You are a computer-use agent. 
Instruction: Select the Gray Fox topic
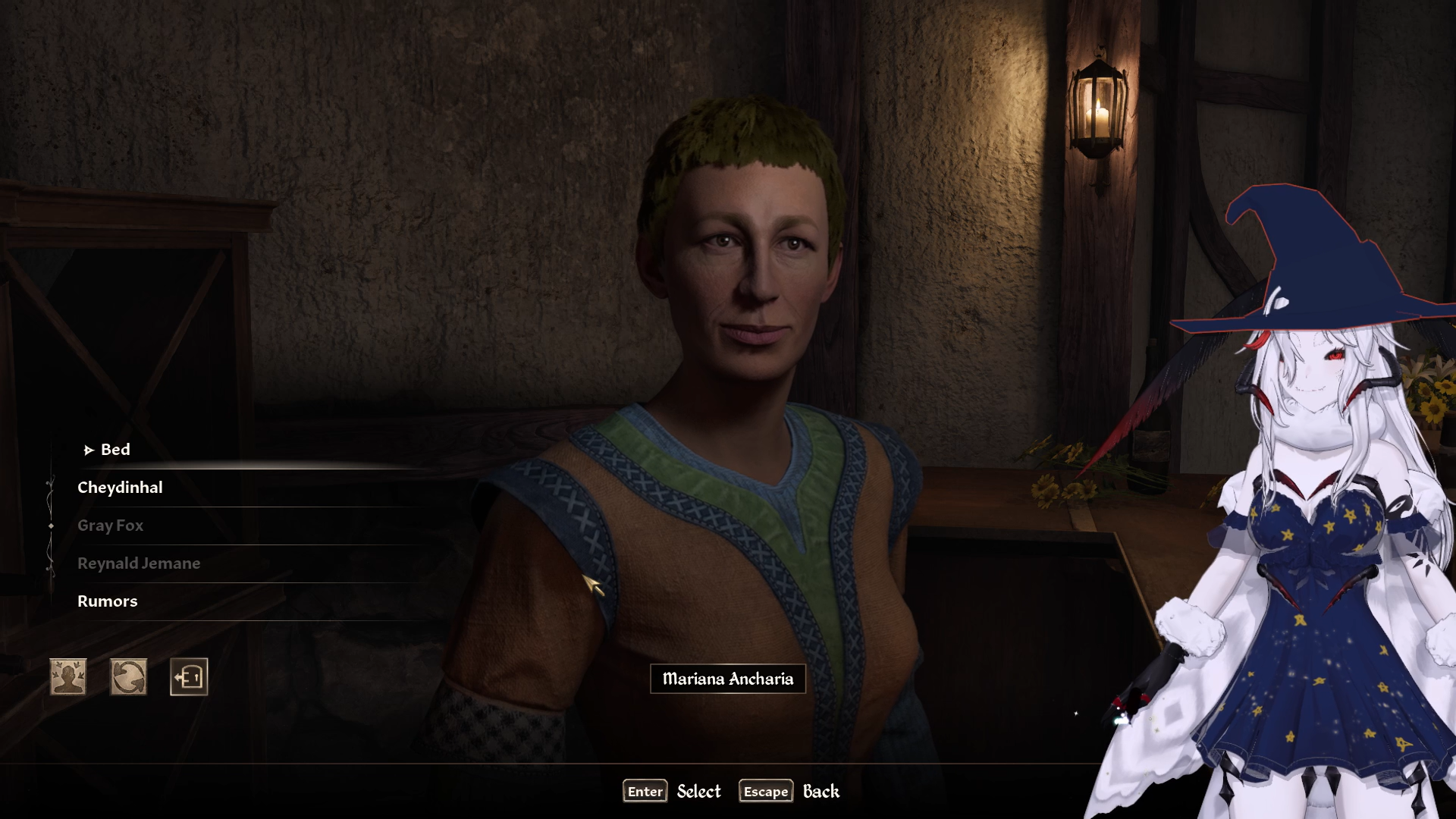(110, 526)
